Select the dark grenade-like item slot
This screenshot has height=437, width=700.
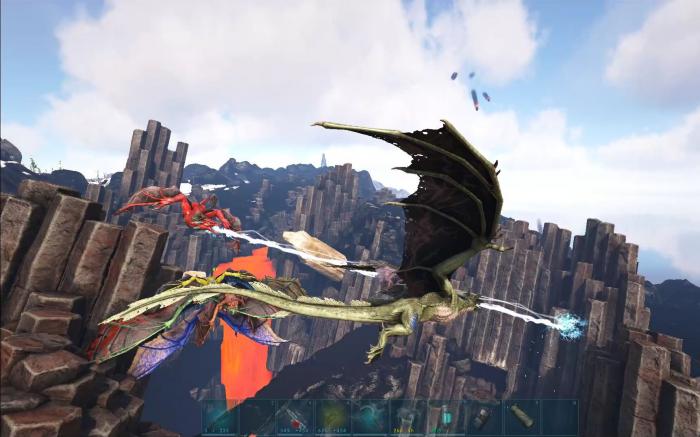click(x=483, y=416)
